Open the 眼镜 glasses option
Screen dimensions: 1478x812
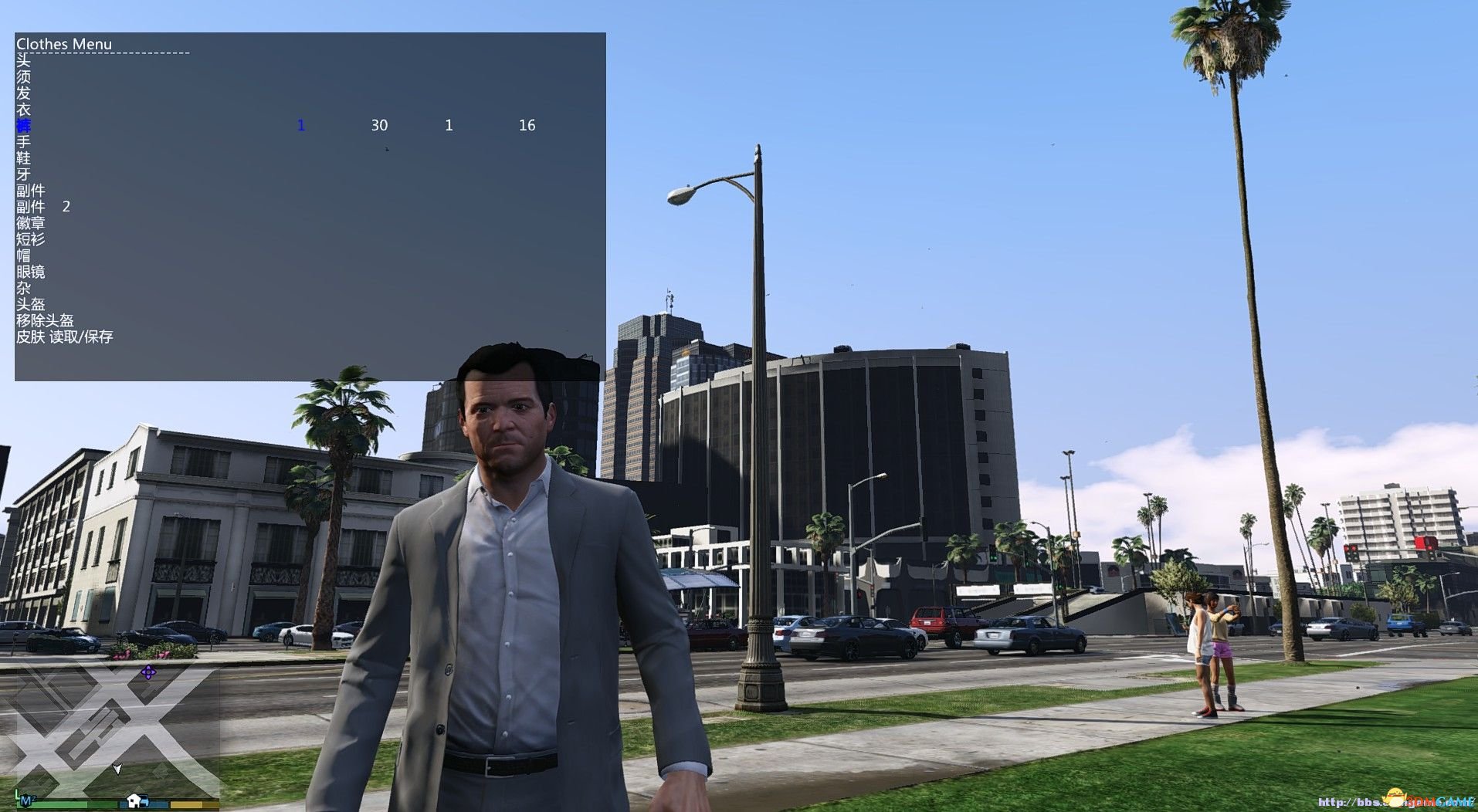[x=32, y=272]
